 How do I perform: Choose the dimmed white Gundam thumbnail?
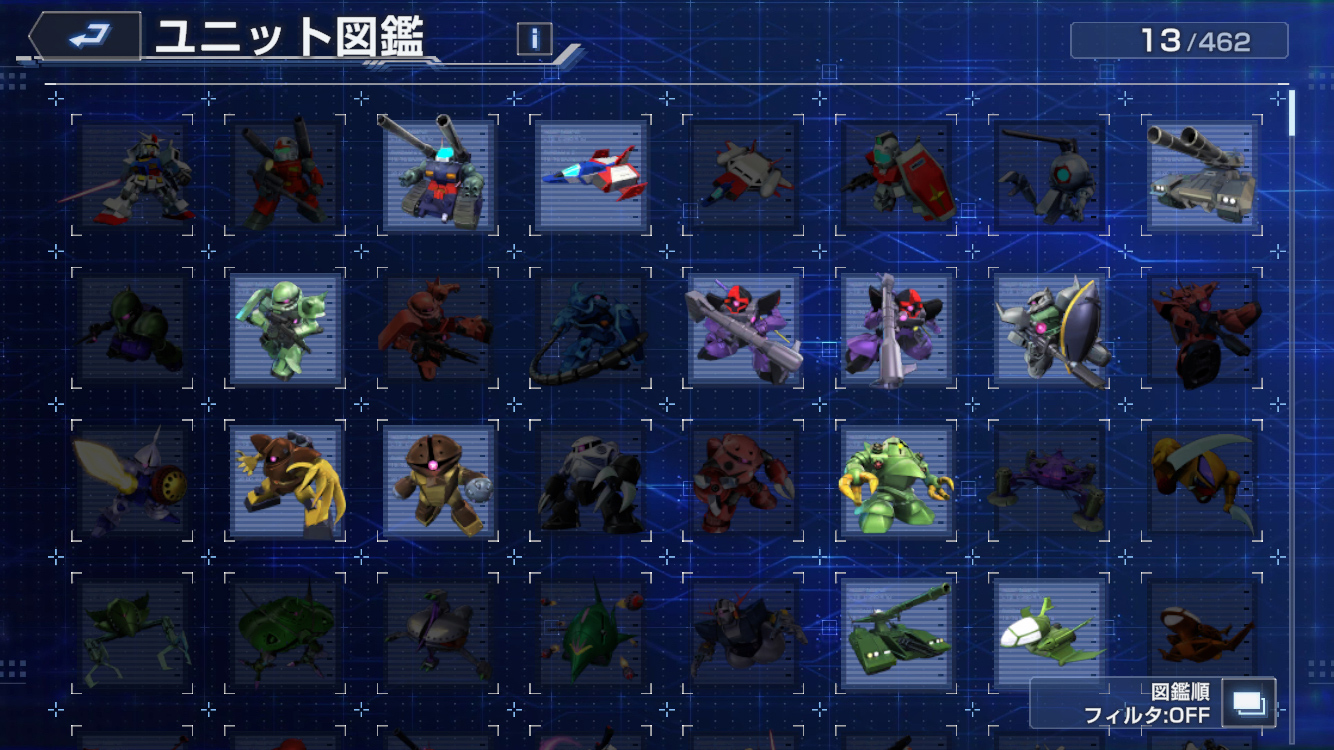tap(134, 176)
